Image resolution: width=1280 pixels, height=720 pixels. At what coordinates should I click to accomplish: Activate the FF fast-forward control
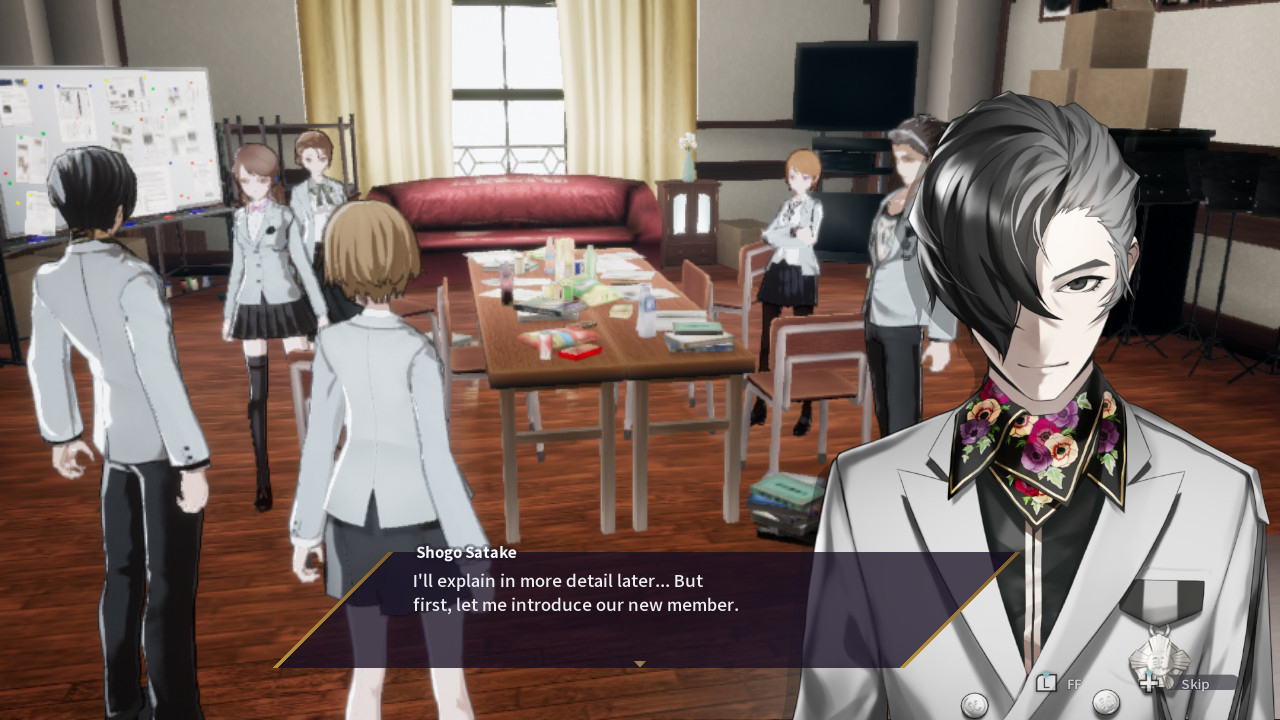pyautogui.click(x=1077, y=684)
